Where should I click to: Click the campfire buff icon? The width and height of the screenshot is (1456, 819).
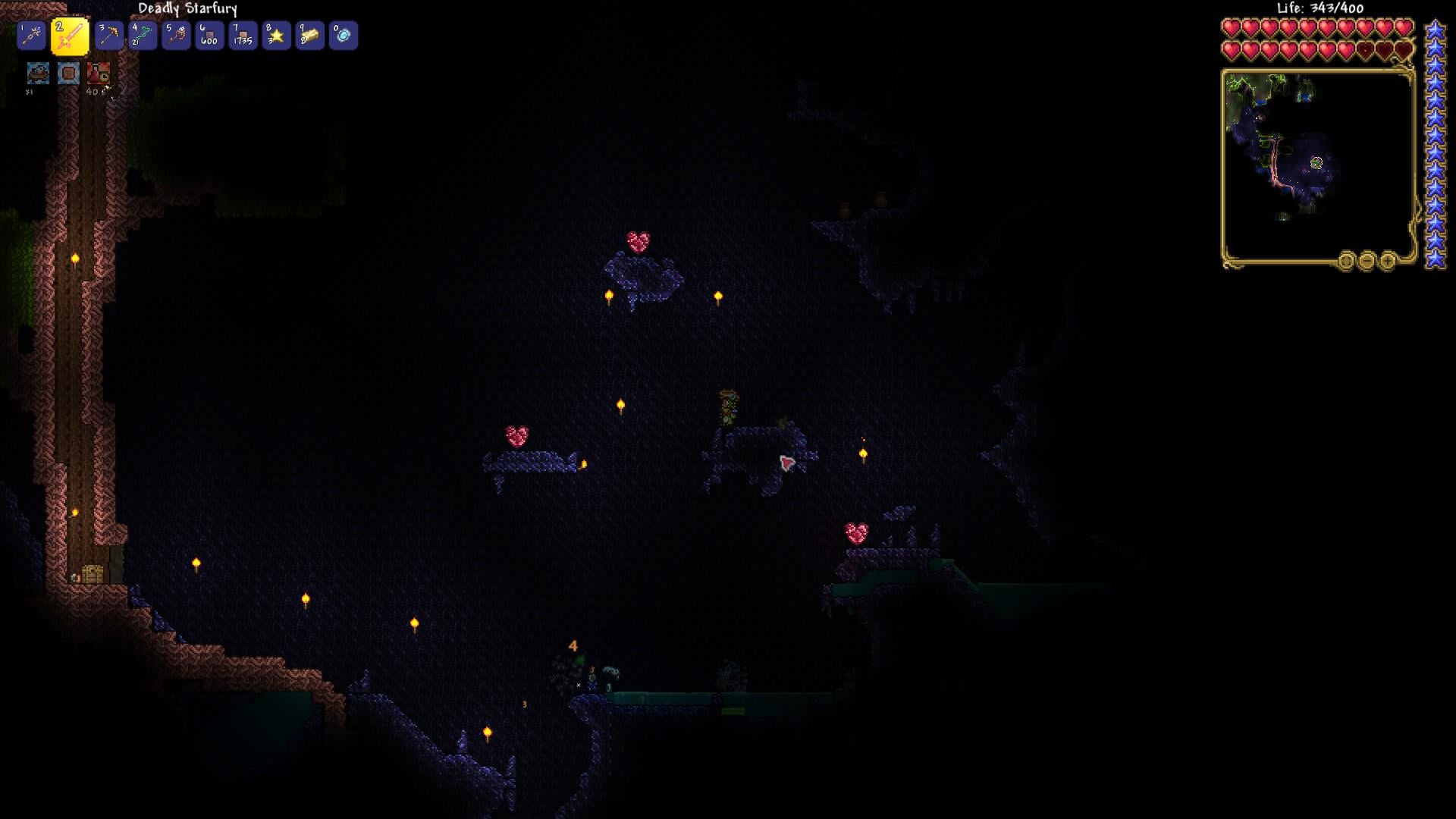[x=38, y=73]
